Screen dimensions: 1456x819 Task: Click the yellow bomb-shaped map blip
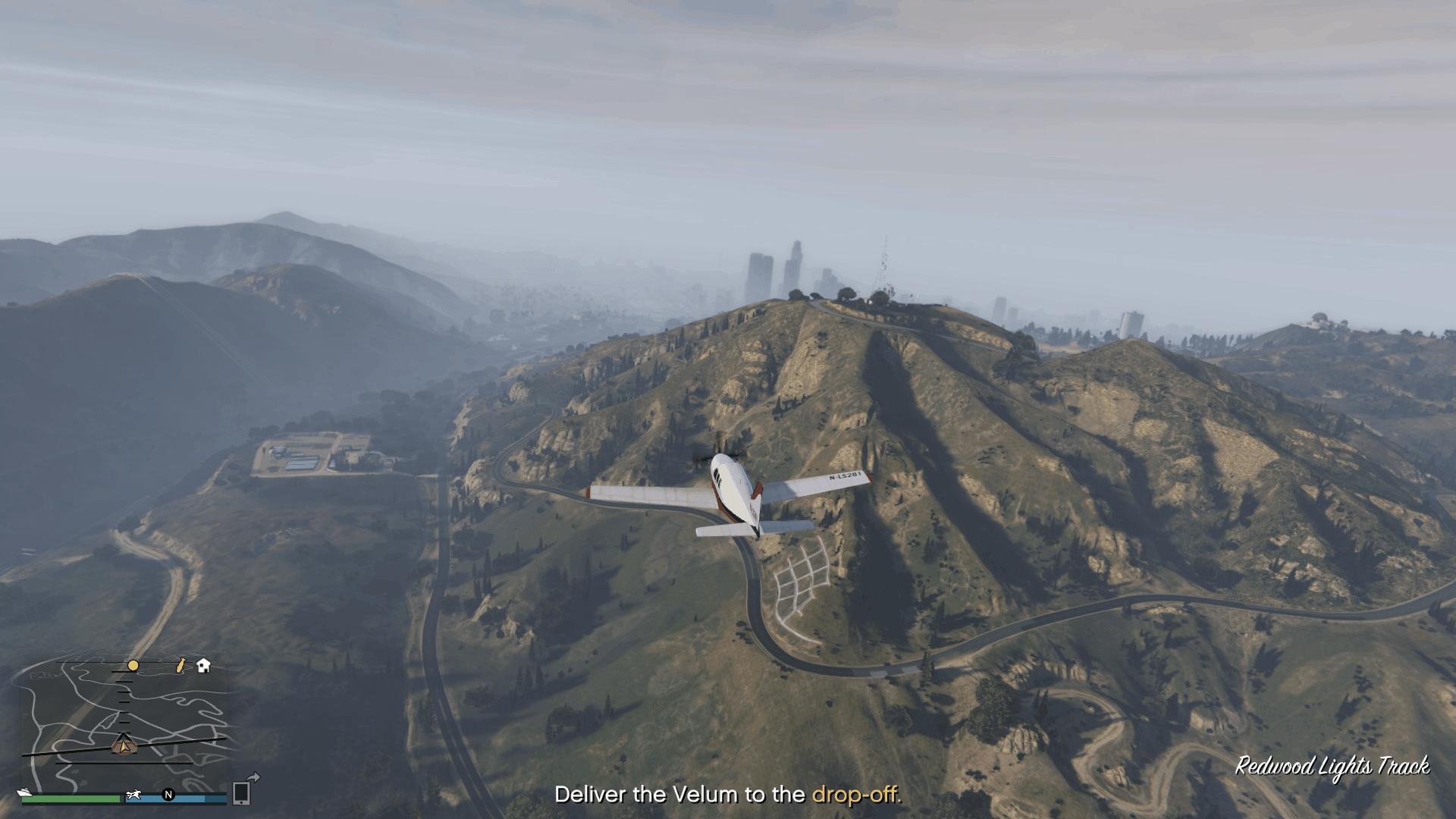pos(180,666)
